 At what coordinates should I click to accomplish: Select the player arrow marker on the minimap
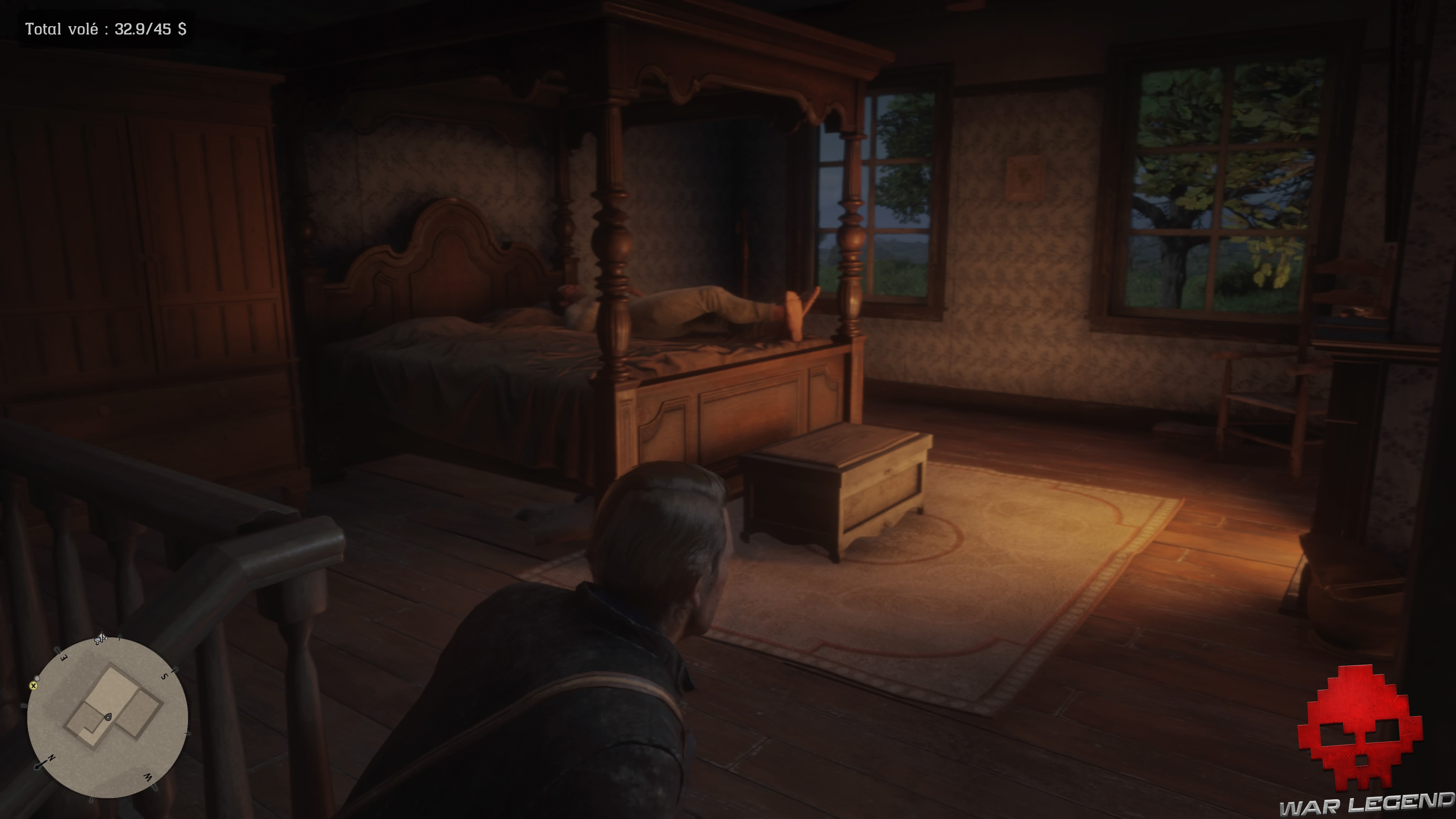pyautogui.click(x=108, y=717)
